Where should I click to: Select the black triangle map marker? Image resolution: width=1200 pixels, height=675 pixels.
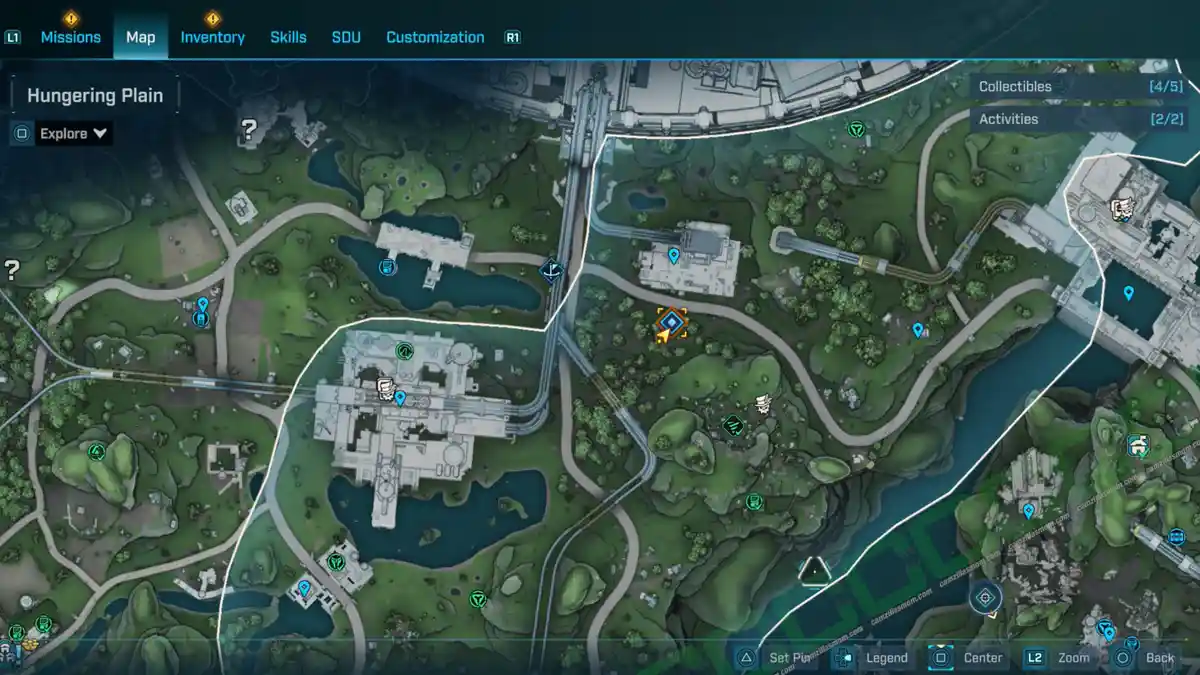tap(816, 571)
